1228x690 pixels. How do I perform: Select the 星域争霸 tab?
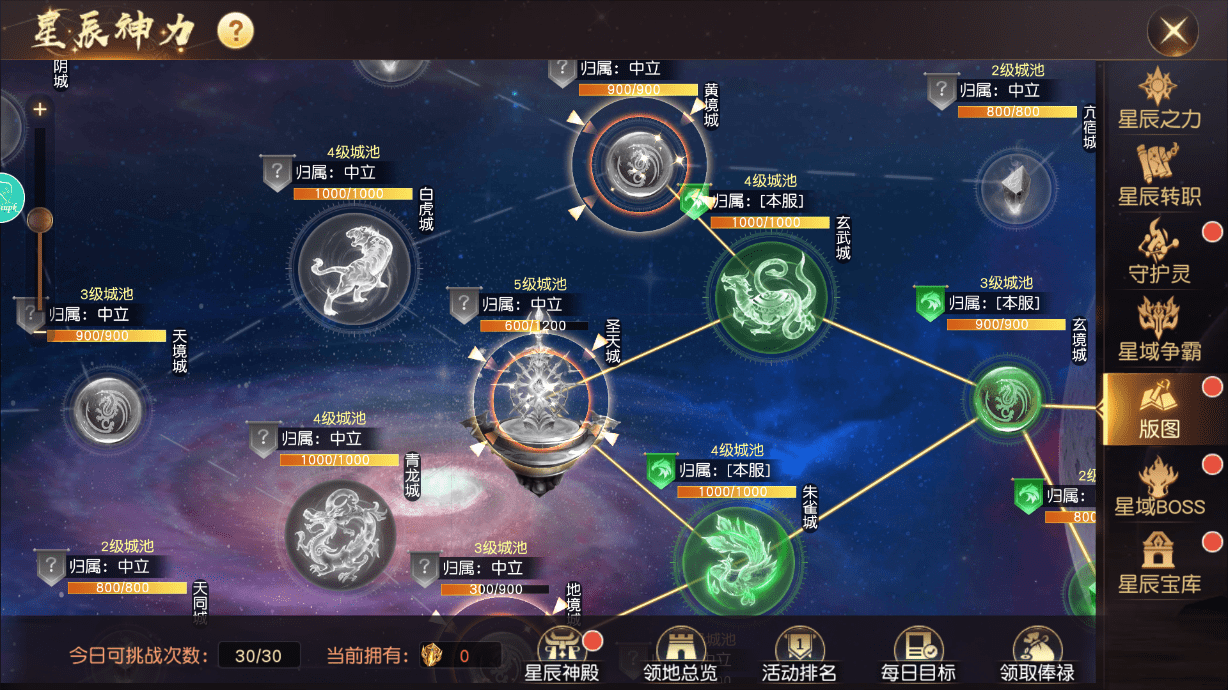coord(1158,331)
